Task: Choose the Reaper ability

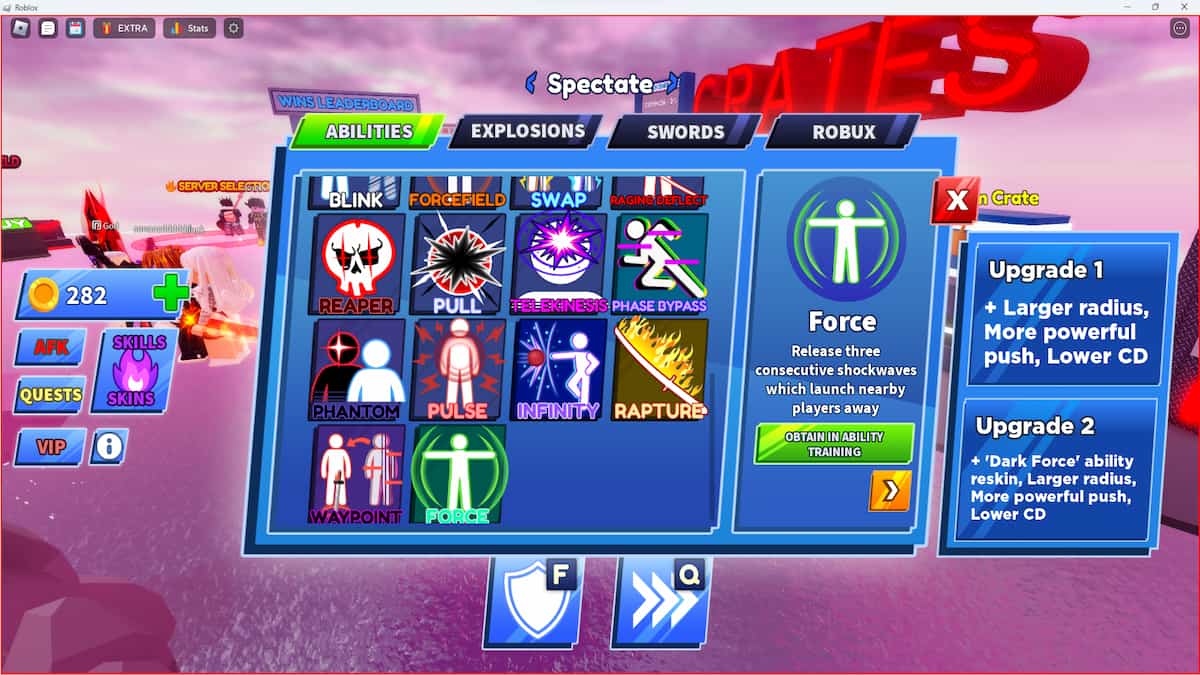Action: pos(358,264)
